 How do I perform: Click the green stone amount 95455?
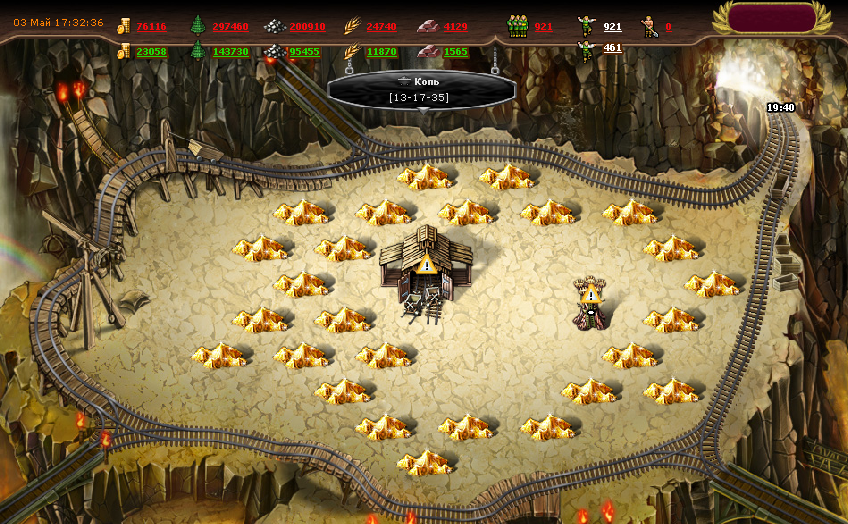304,51
